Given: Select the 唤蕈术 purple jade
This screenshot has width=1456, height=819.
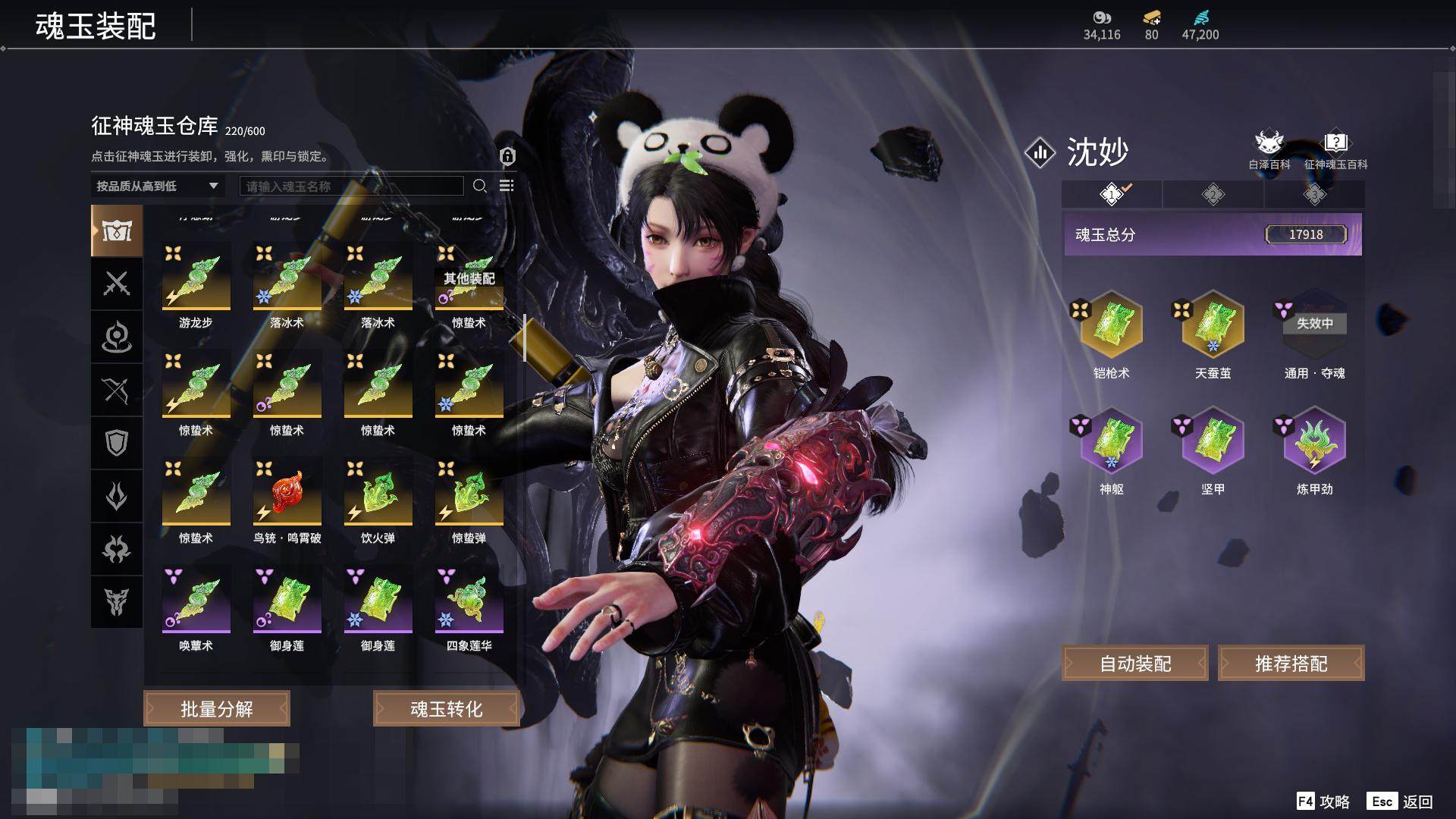Looking at the screenshot, I should coord(196,601).
